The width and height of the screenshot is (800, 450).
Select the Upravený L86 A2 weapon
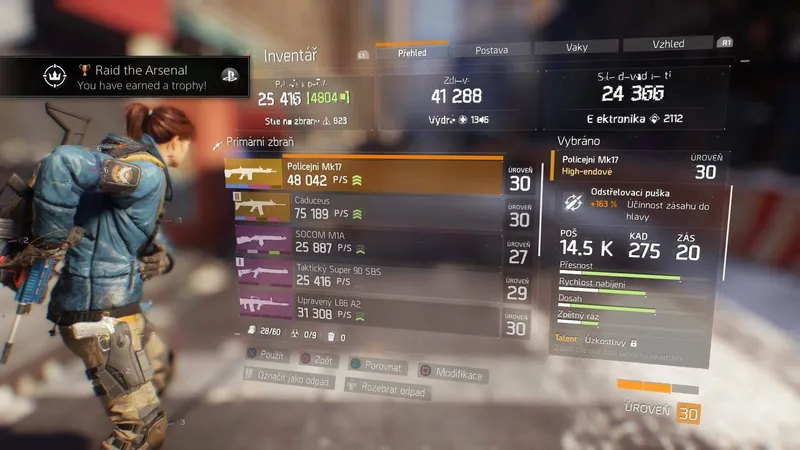[364, 313]
